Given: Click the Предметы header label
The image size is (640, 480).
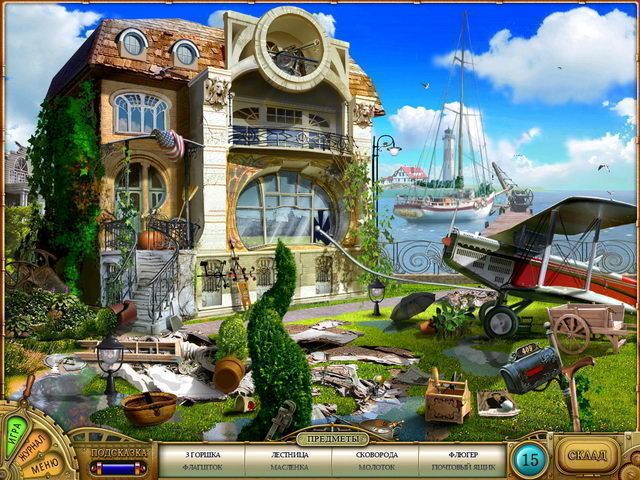Looking at the screenshot, I should click(x=333, y=438).
